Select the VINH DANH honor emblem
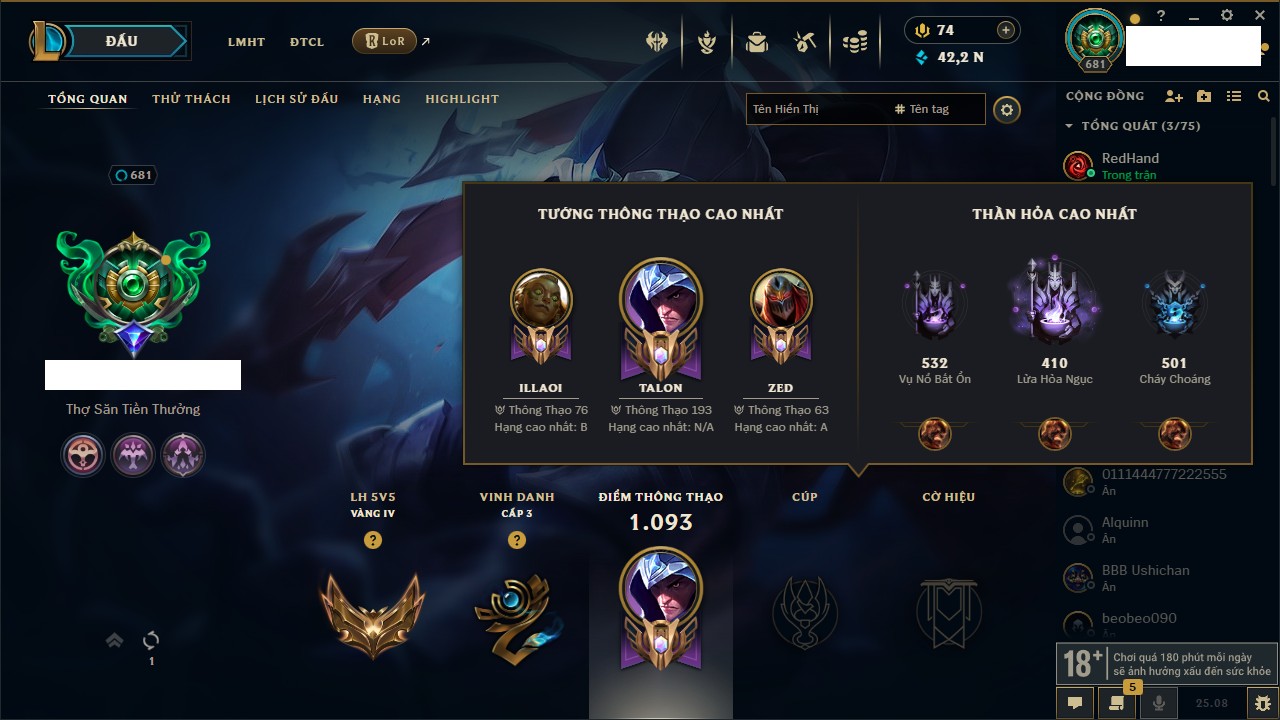 [516, 617]
